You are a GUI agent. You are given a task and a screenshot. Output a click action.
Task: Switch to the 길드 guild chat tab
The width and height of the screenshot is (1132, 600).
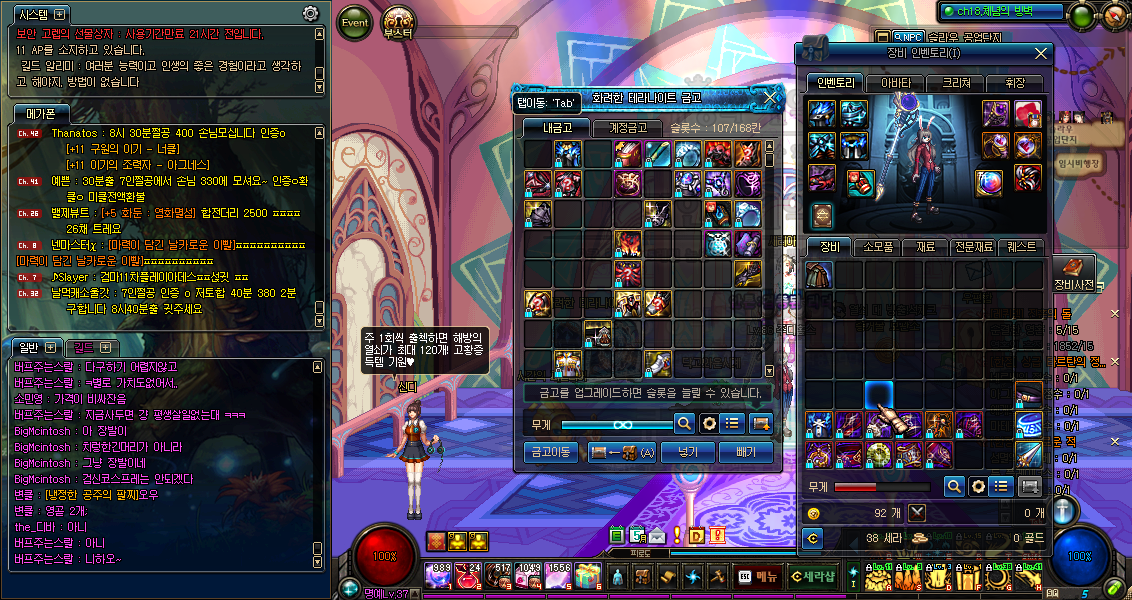92,347
